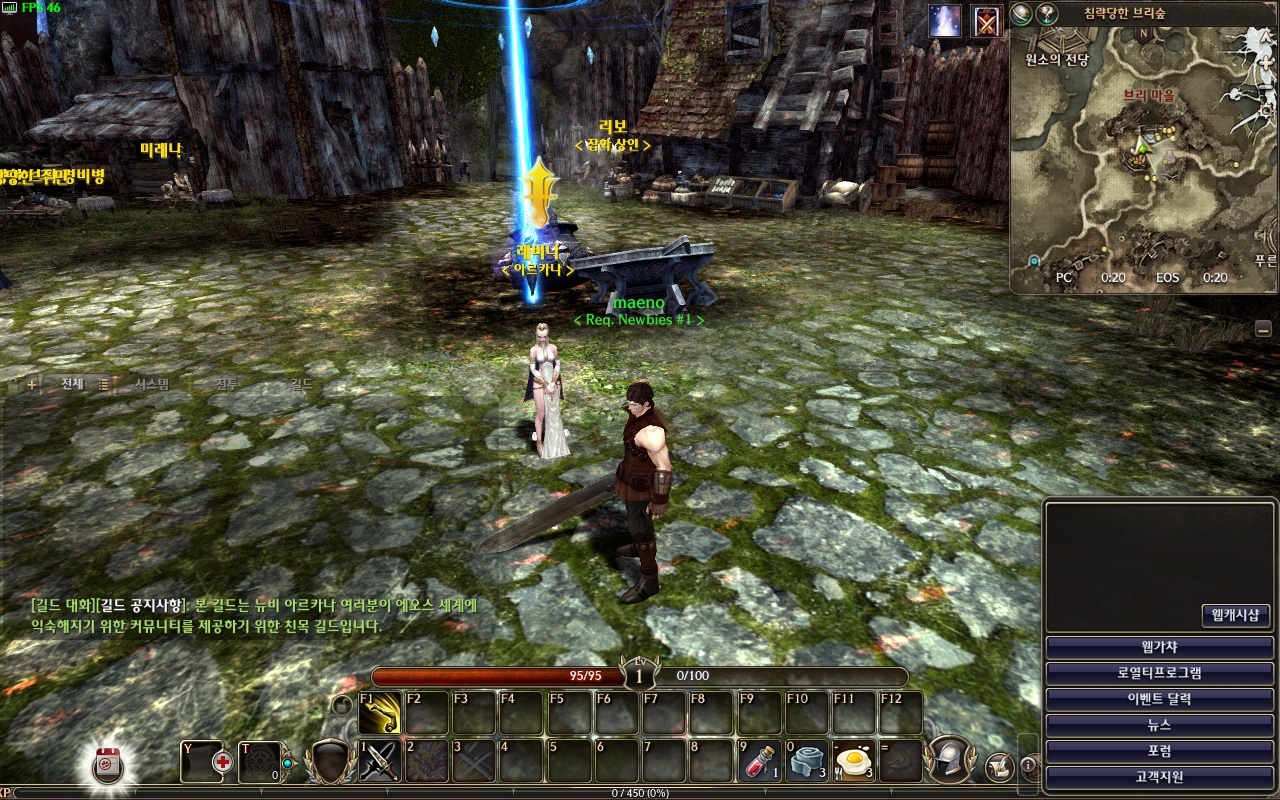
Task: Open the helmet character menu icon
Action: [x=949, y=760]
